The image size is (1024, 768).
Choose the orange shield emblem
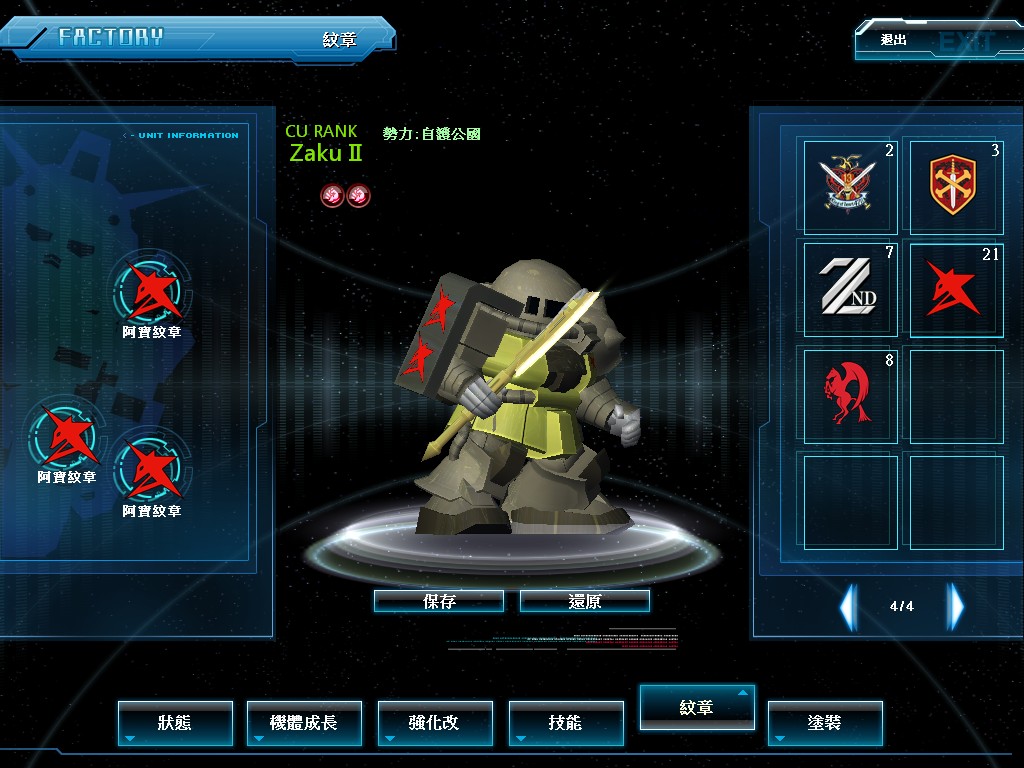[955, 187]
